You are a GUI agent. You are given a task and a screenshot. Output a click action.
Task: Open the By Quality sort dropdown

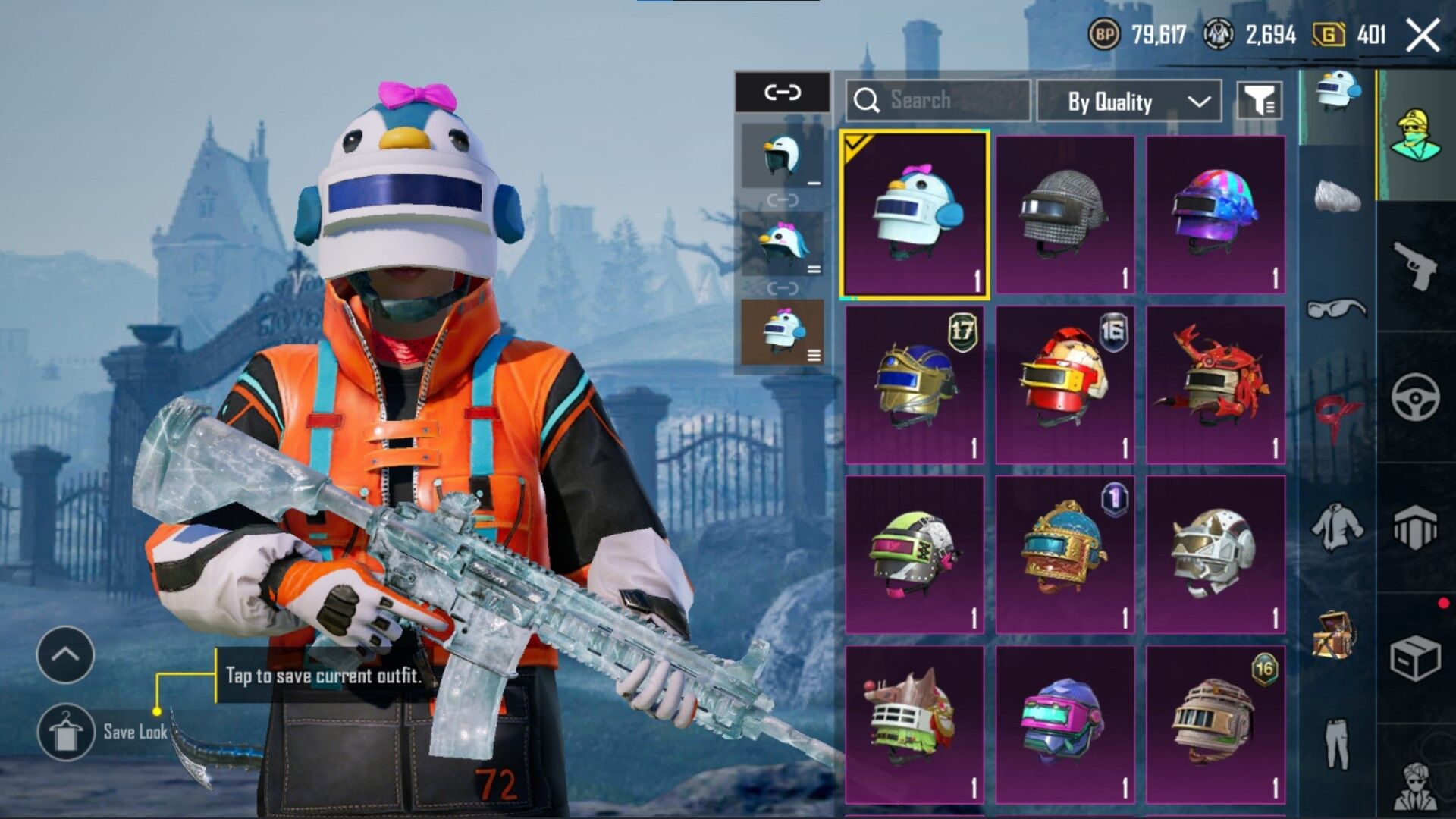coord(1128,102)
